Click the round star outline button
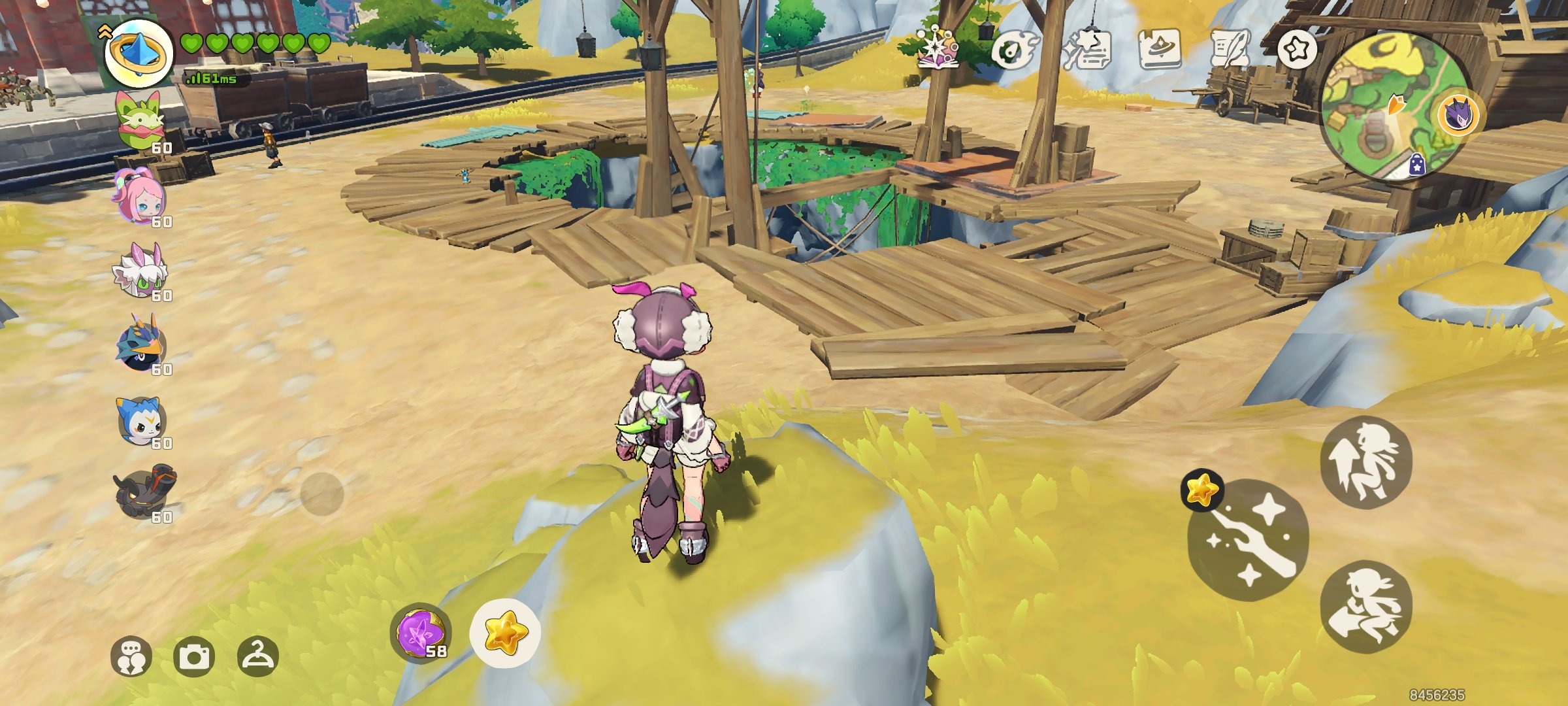This screenshot has width=1568, height=706. tap(1297, 49)
